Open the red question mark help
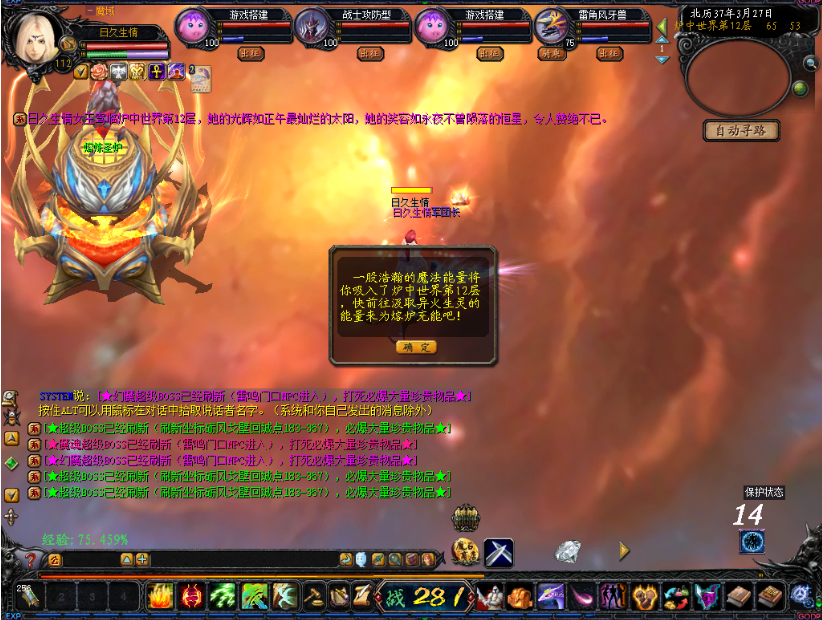The height and width of the screenshot is (620, 822). pyautogui.click(x=31, y=560)
